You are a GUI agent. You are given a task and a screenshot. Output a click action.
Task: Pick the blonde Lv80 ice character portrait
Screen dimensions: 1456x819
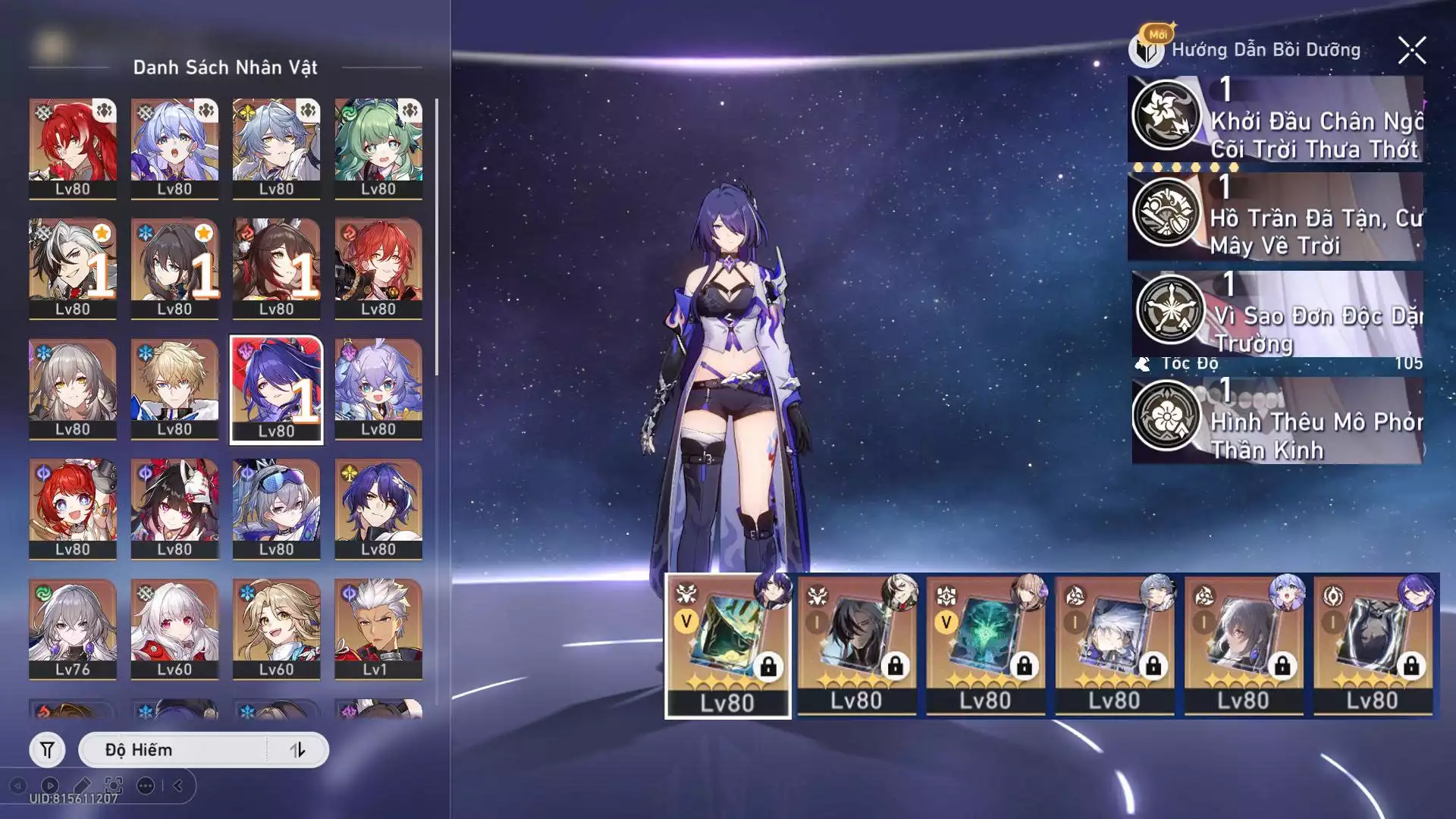coord(174,389)
